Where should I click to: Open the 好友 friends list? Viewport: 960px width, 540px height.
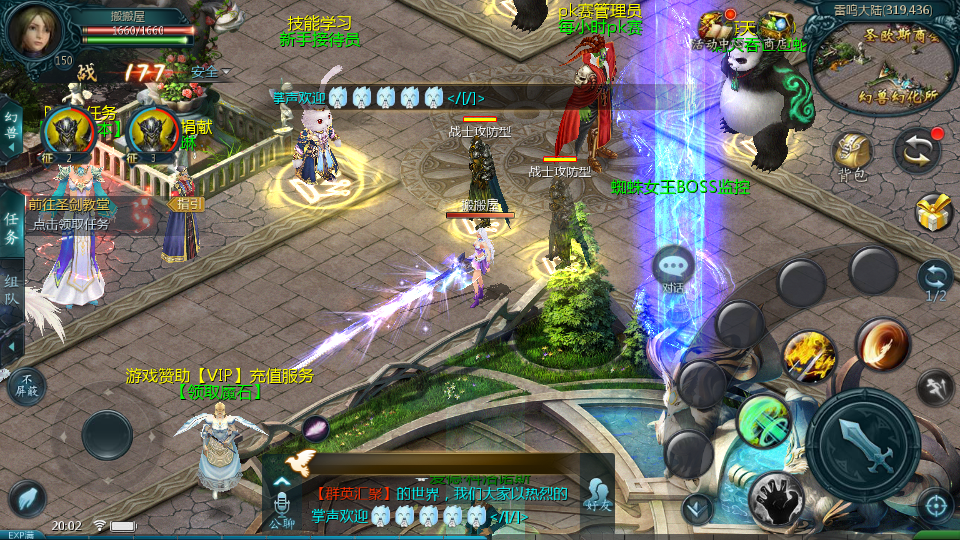click(598, 494)
